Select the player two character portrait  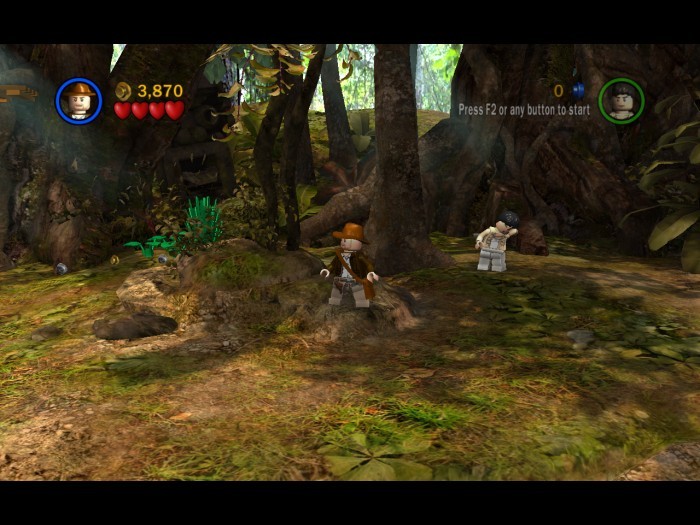coord(621,100)
